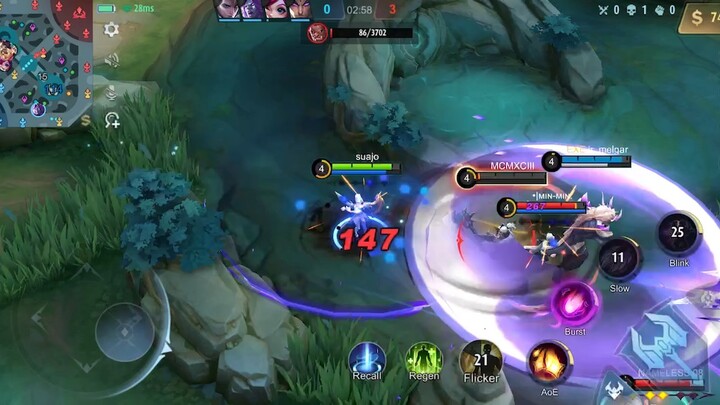
Task: Select the enemy target portrait on the health bar
Action: [x=318, y=33]
